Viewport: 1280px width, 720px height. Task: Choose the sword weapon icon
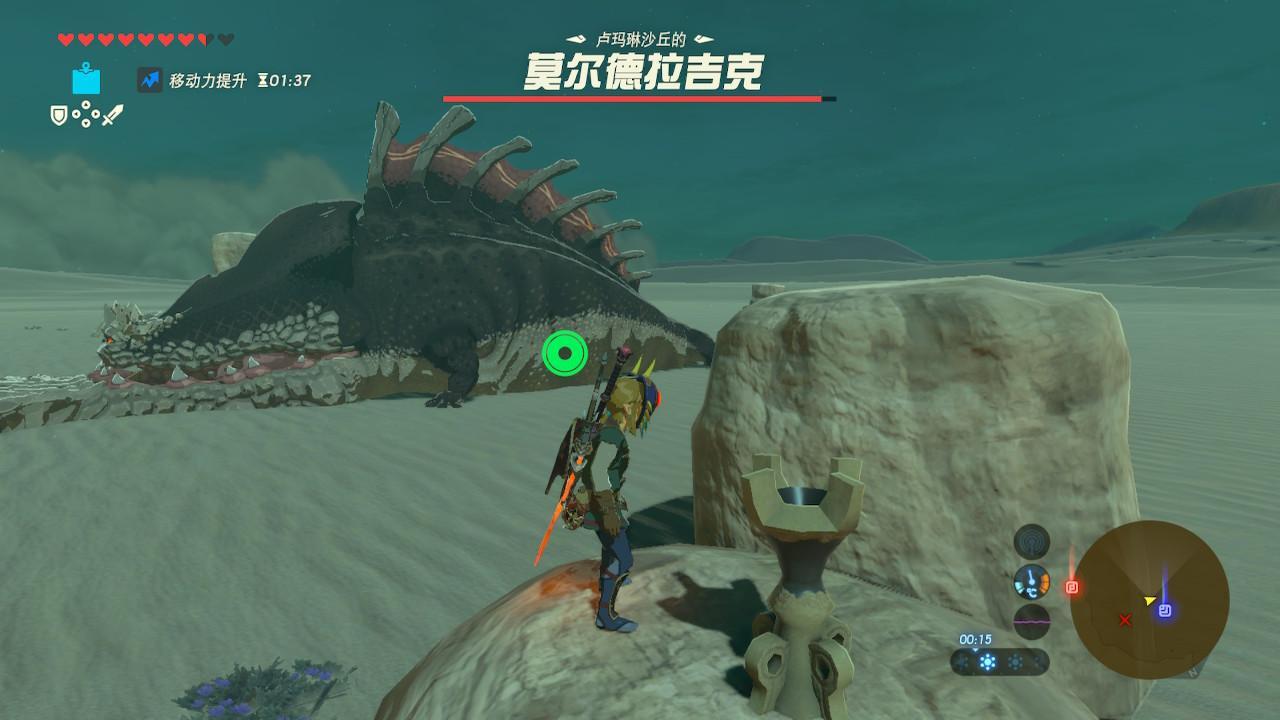[112, 116]
